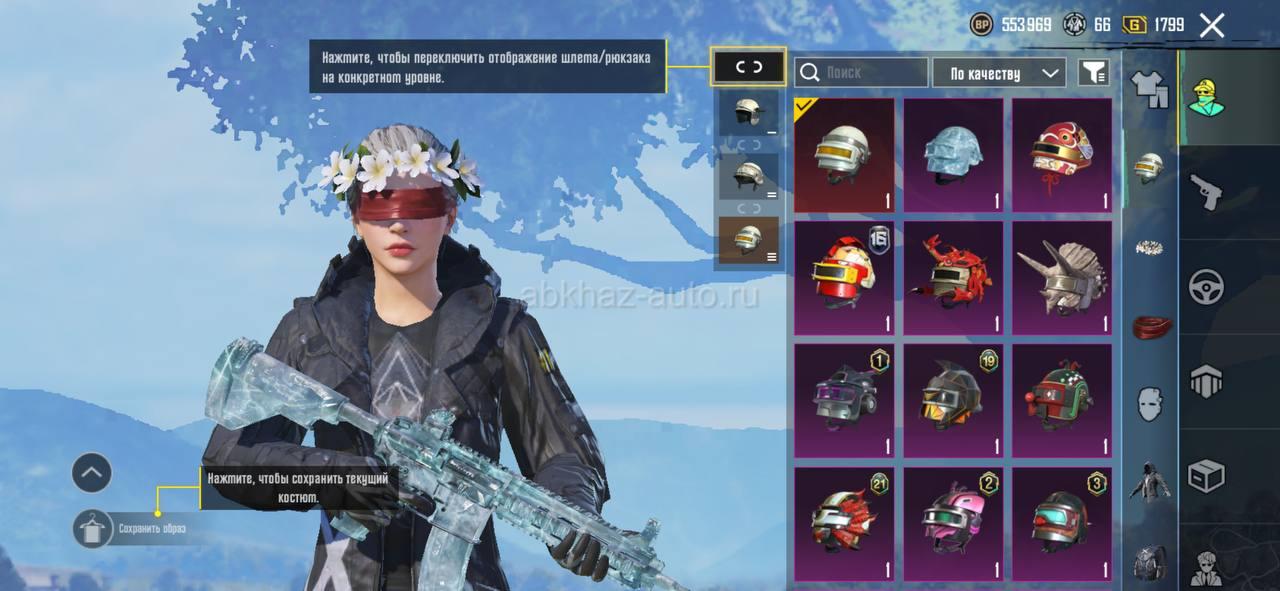Open the По качеству sort dropdown
The width and height of the screenshot is (1280, 591).
click(x=1000, y=73)
